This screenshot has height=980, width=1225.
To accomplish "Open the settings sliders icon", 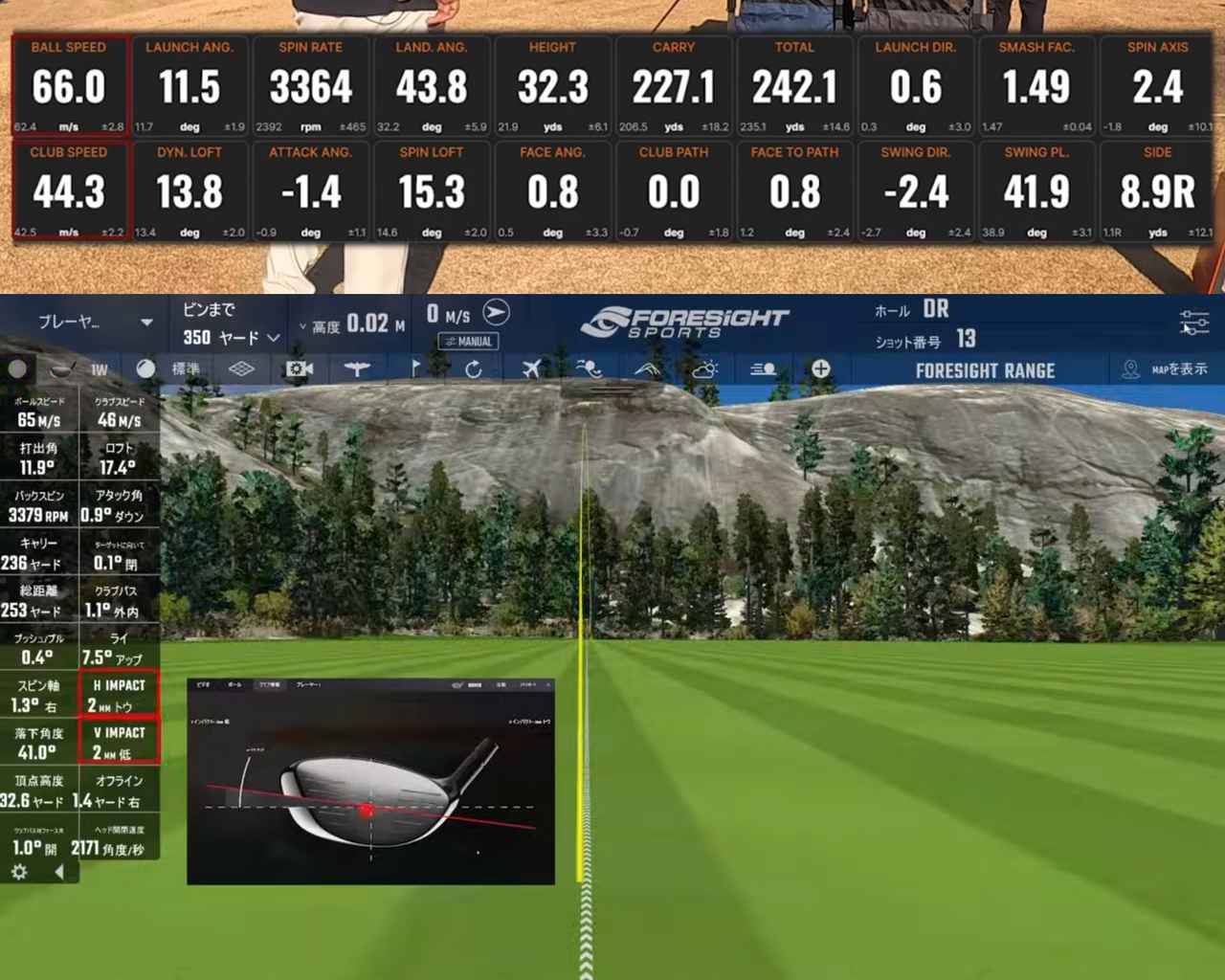I will 1193,323.
